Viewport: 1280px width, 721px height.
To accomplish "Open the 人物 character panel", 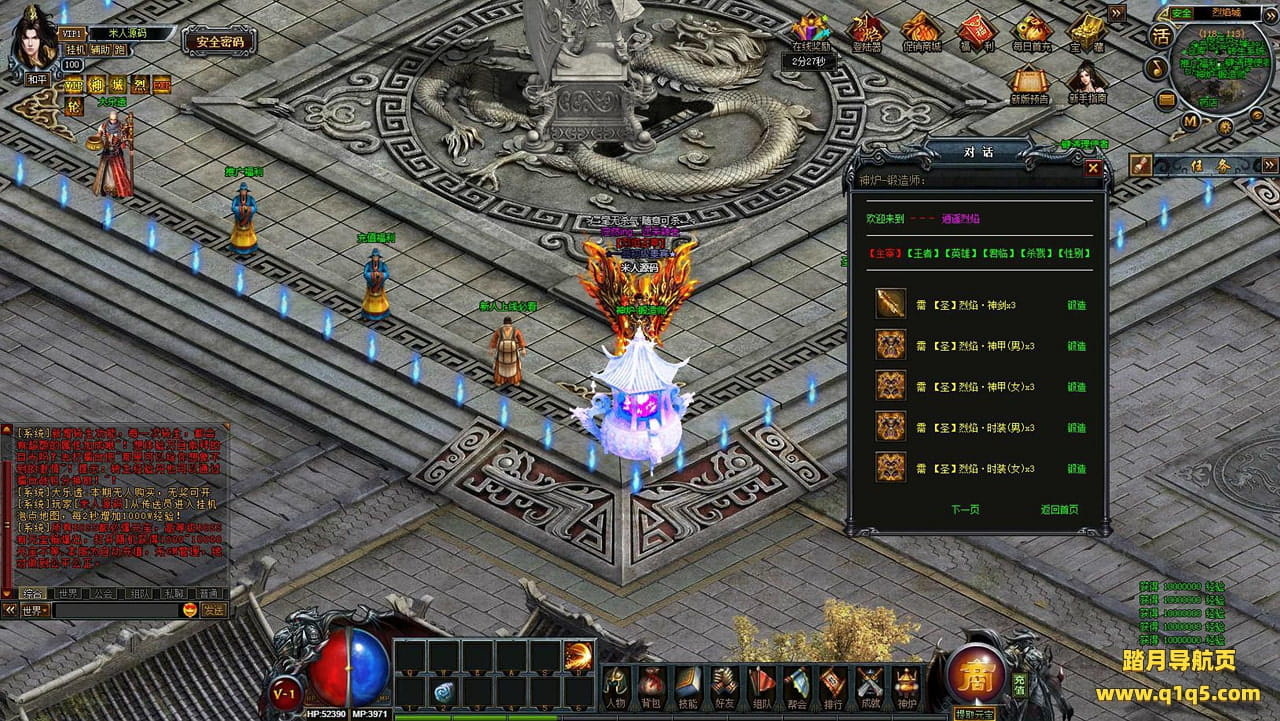I will pos(617,684).
